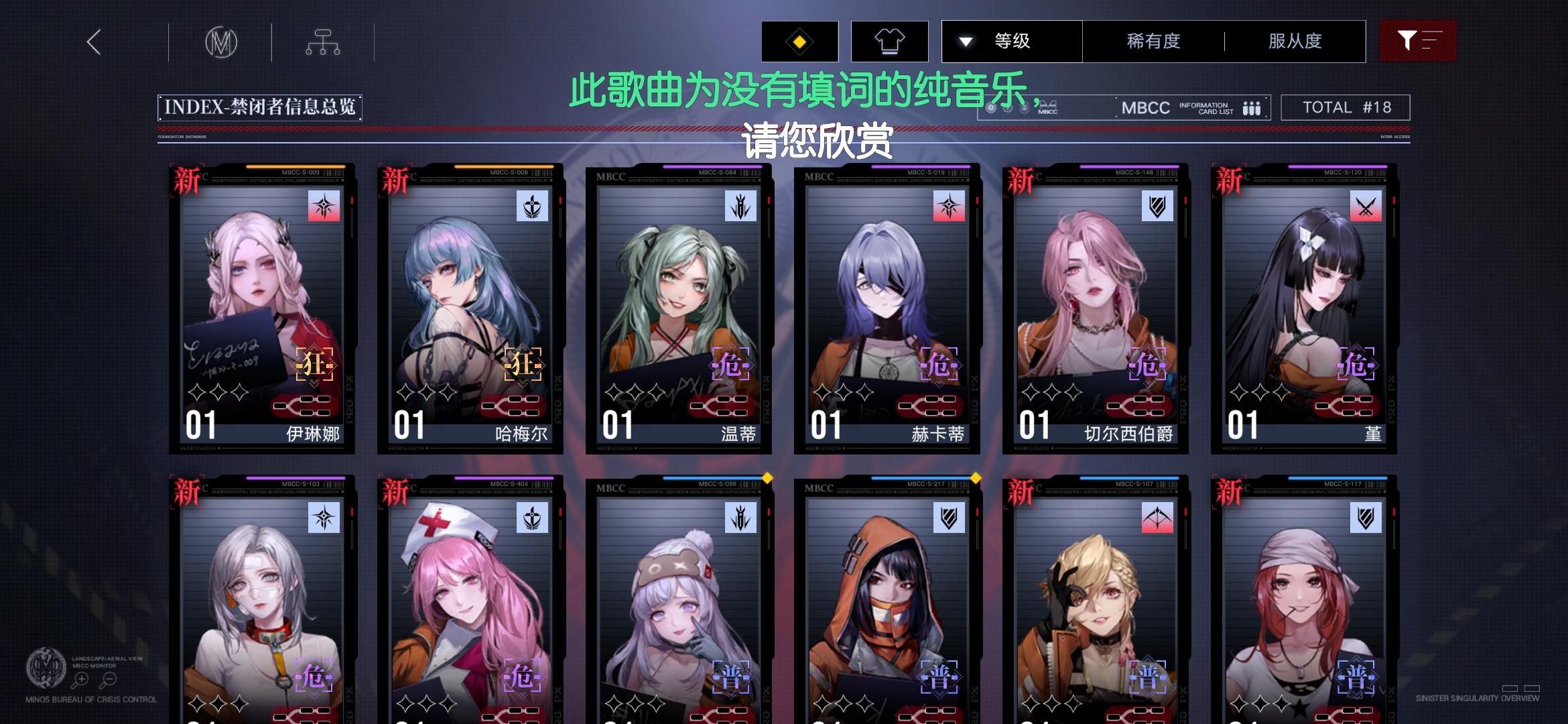Click the red faction icon on 伊琳娜's card
The image size is (1568, 724).
tap(325, 207)
